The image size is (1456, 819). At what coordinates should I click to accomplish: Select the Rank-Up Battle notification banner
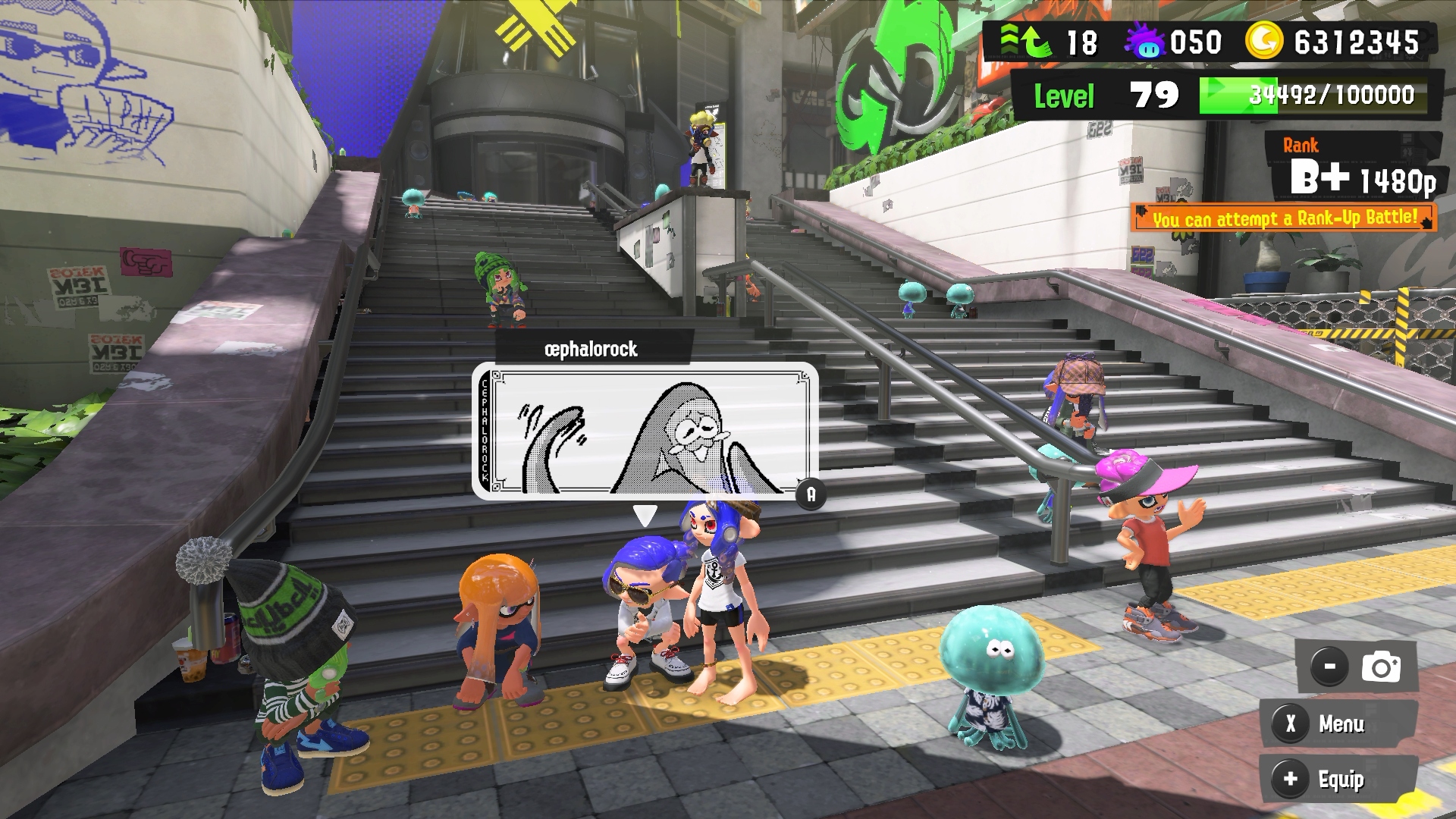(x=1284, y=218)
